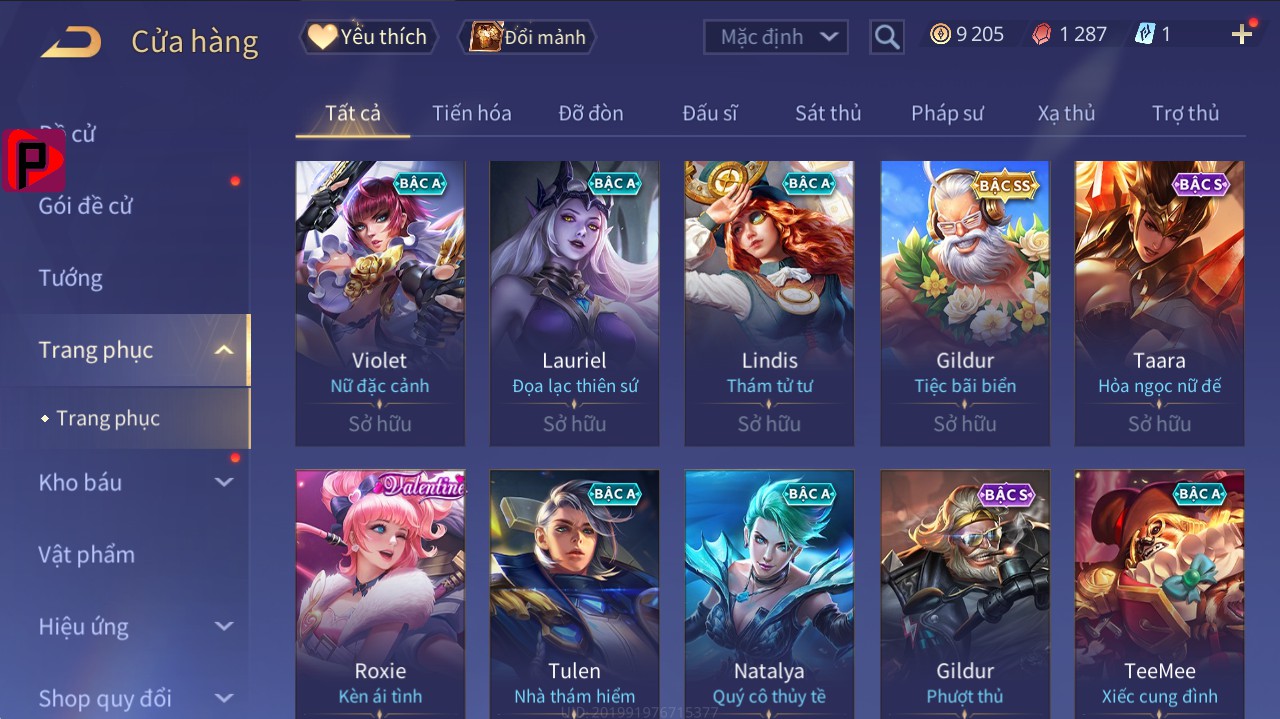Click the magnifying glass search button
This screenshot has height=719, width=1280.
click(886, 37)
